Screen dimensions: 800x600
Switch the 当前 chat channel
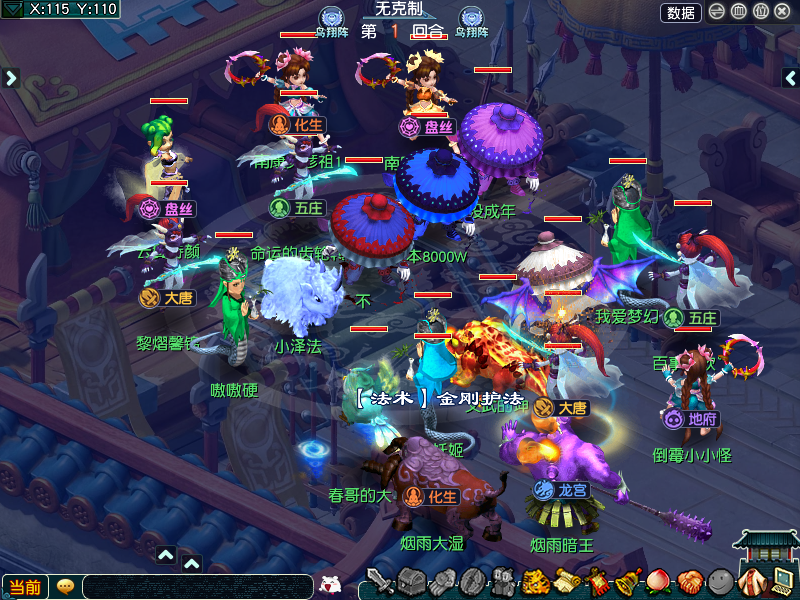pyautogui.click(x=24, y=587)
